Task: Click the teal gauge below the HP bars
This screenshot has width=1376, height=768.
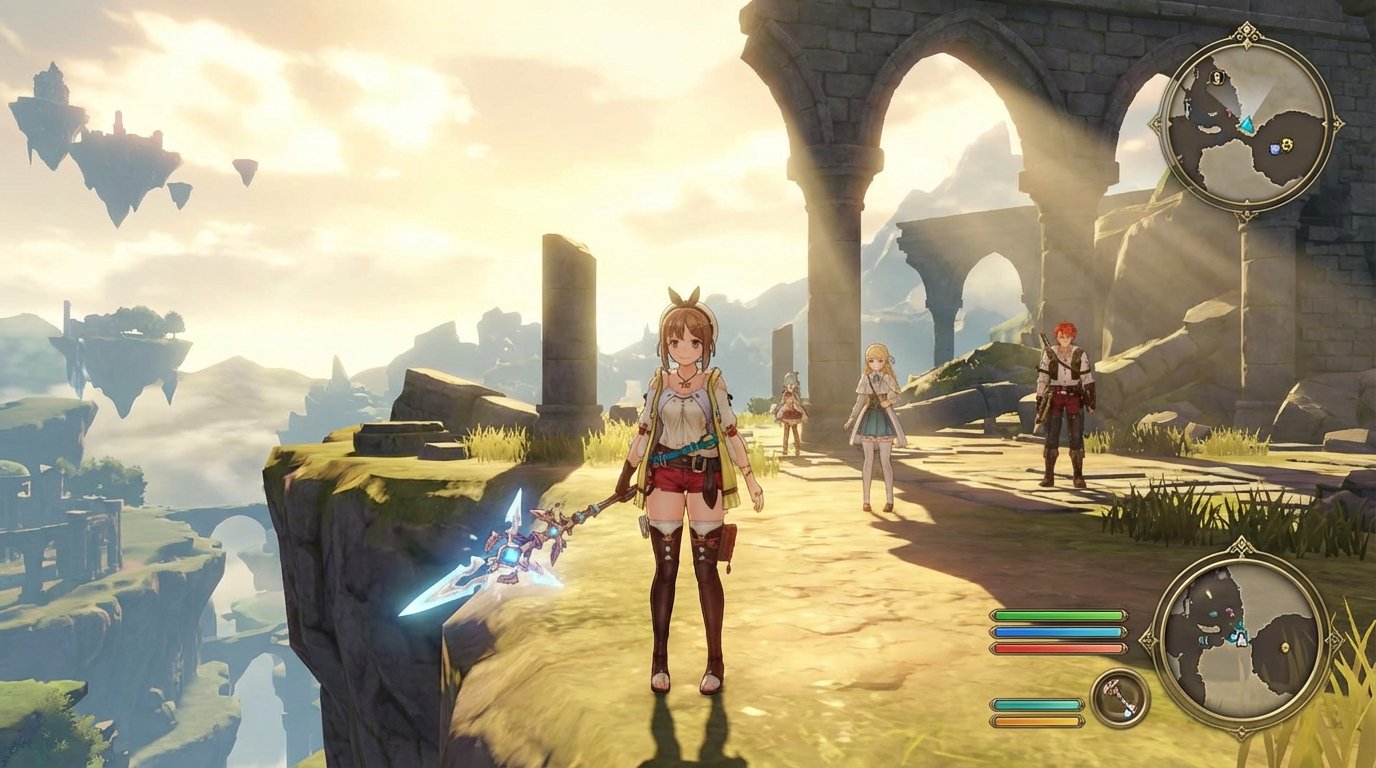Action: coord(1035,704)
